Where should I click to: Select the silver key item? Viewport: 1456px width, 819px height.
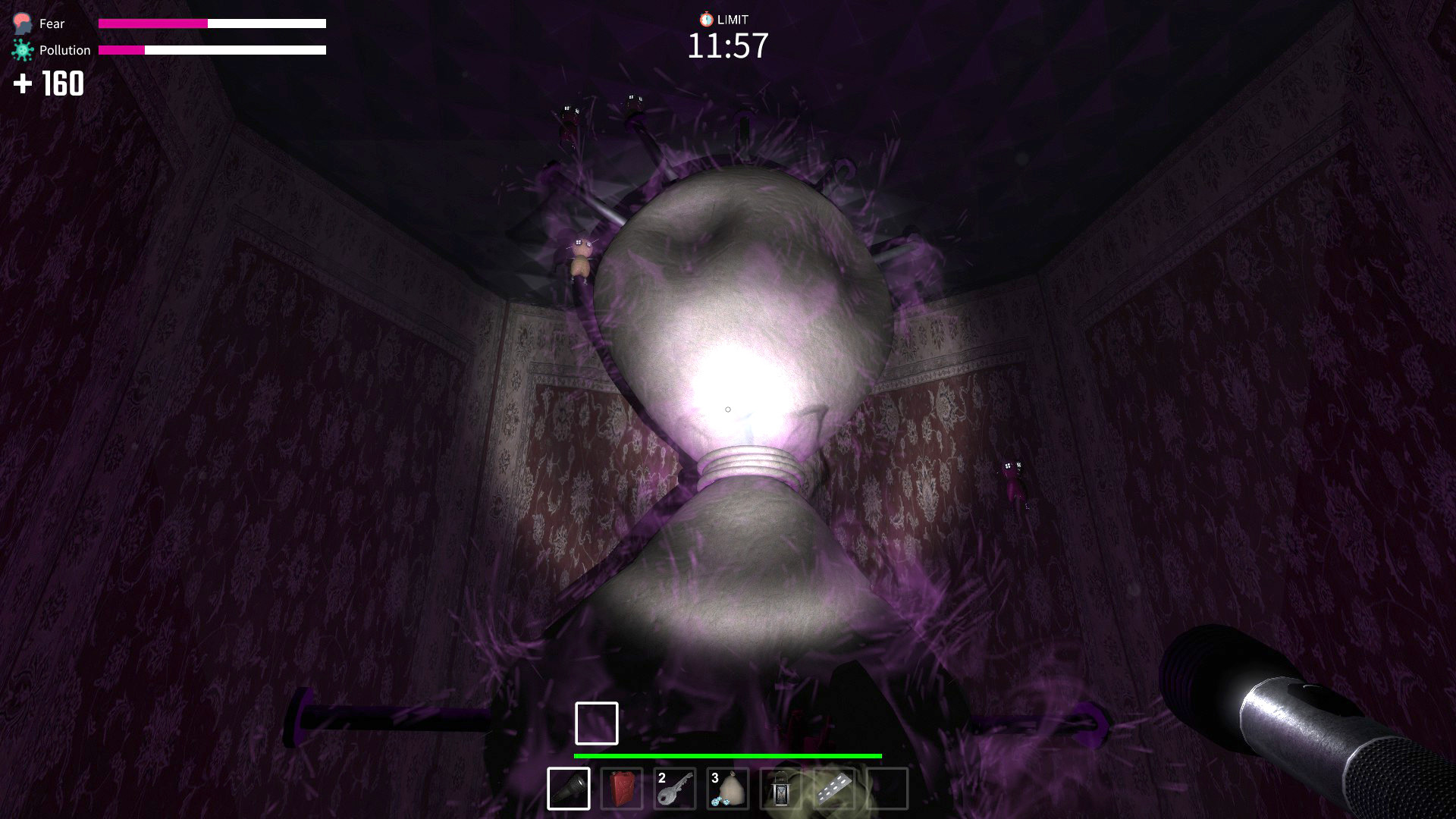click(x=675, y=789)
